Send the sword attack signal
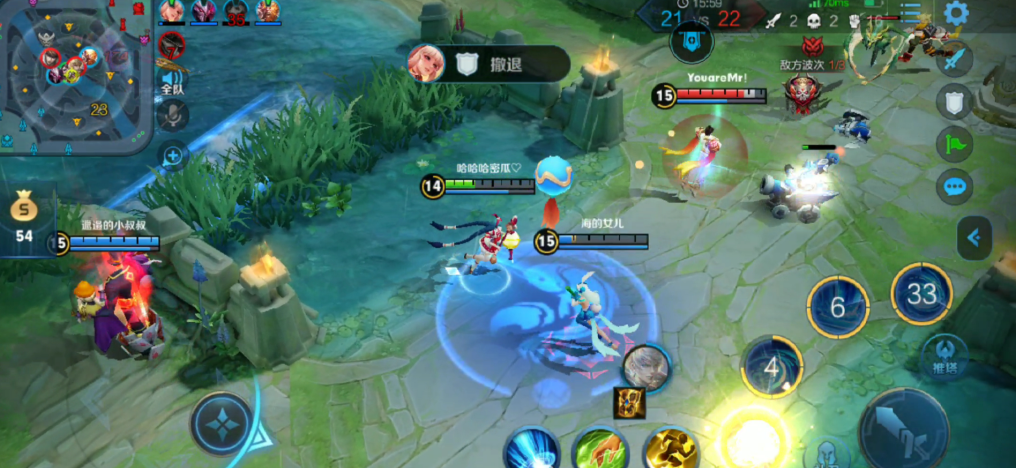1016x468 pixels. pyautogui.click(x=954, y=58)
